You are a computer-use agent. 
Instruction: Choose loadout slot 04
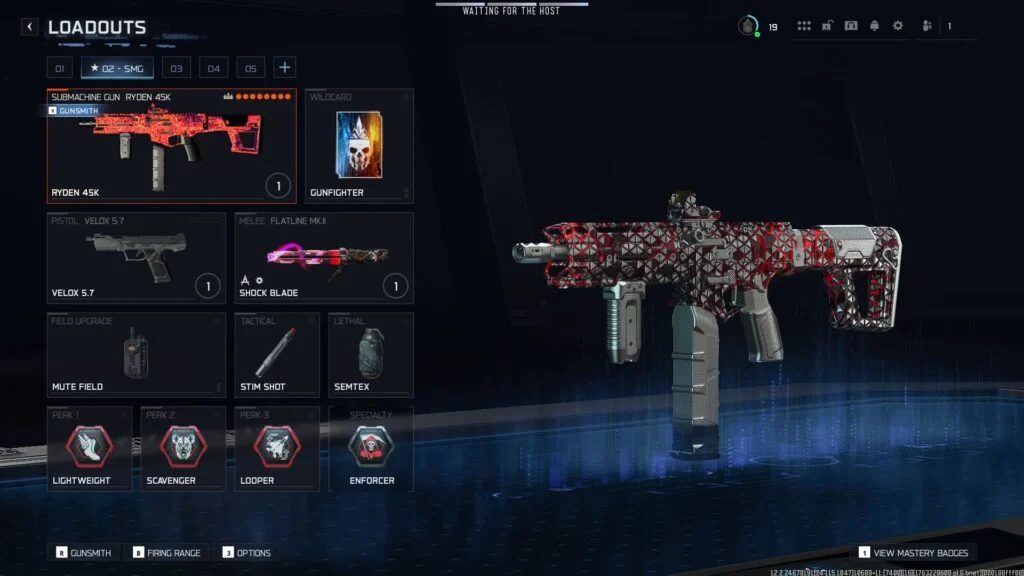pos(213,68)
